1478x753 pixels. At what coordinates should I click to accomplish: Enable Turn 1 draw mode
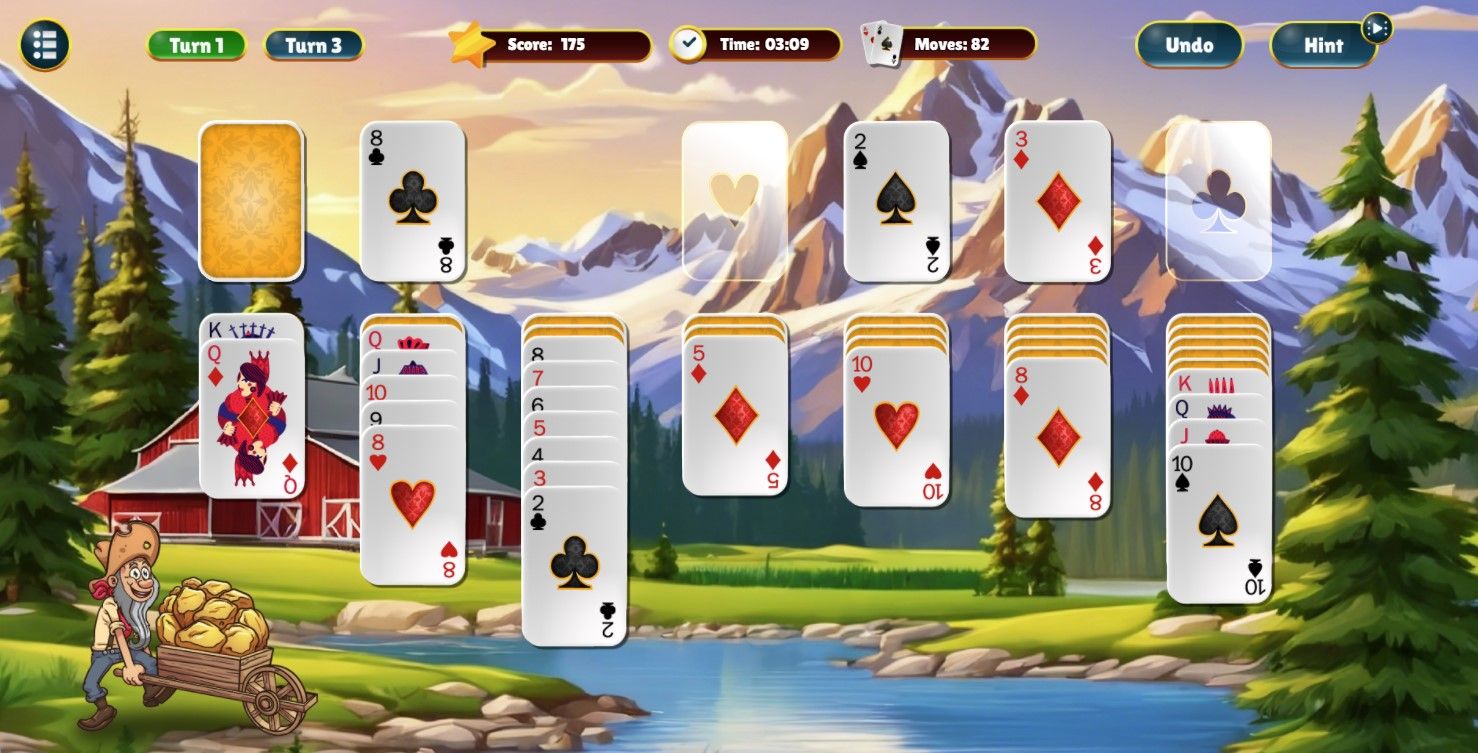click(x=196, y=44)
